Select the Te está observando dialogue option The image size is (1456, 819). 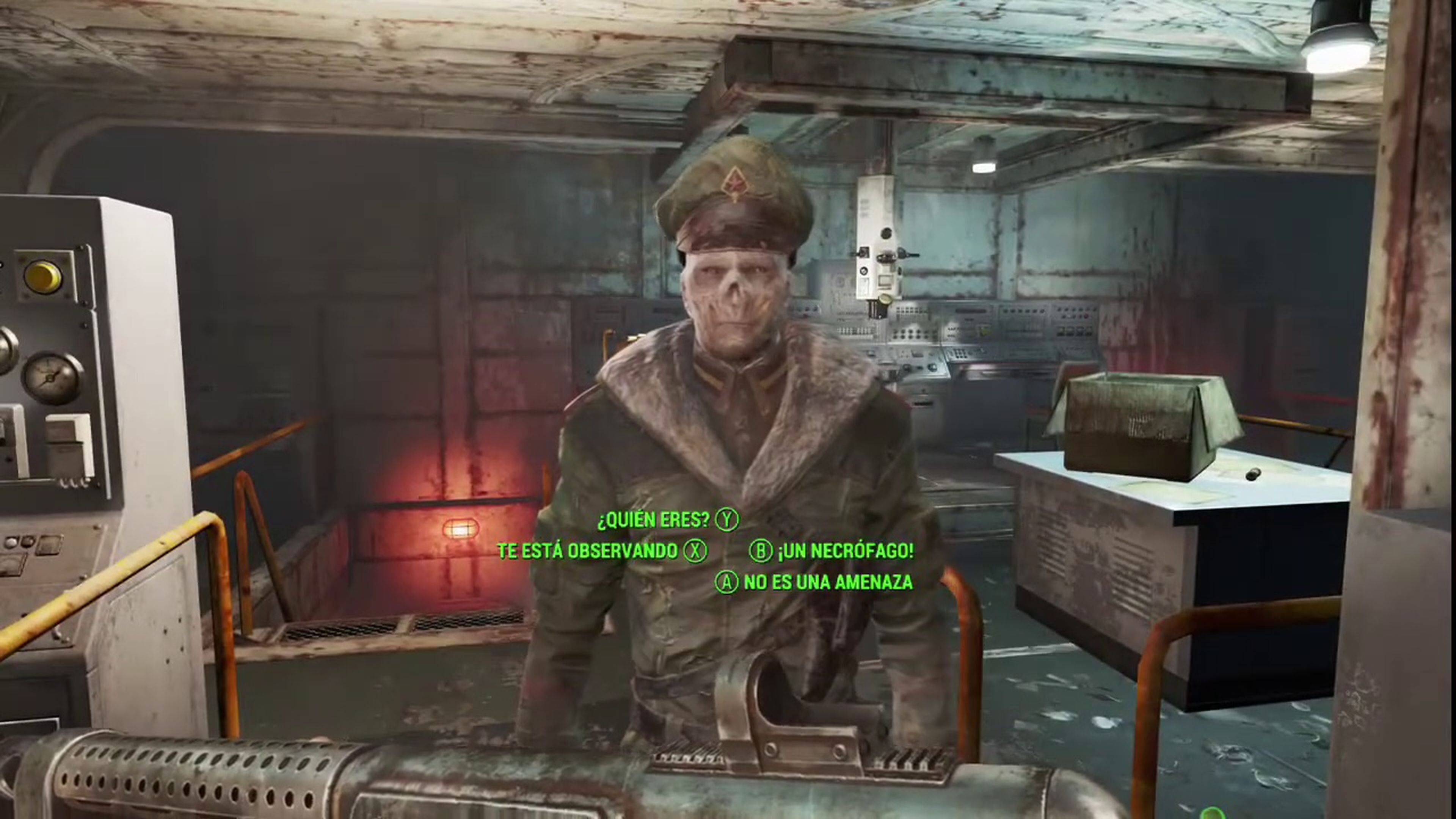pyautogui.click(x=588, y=551)
